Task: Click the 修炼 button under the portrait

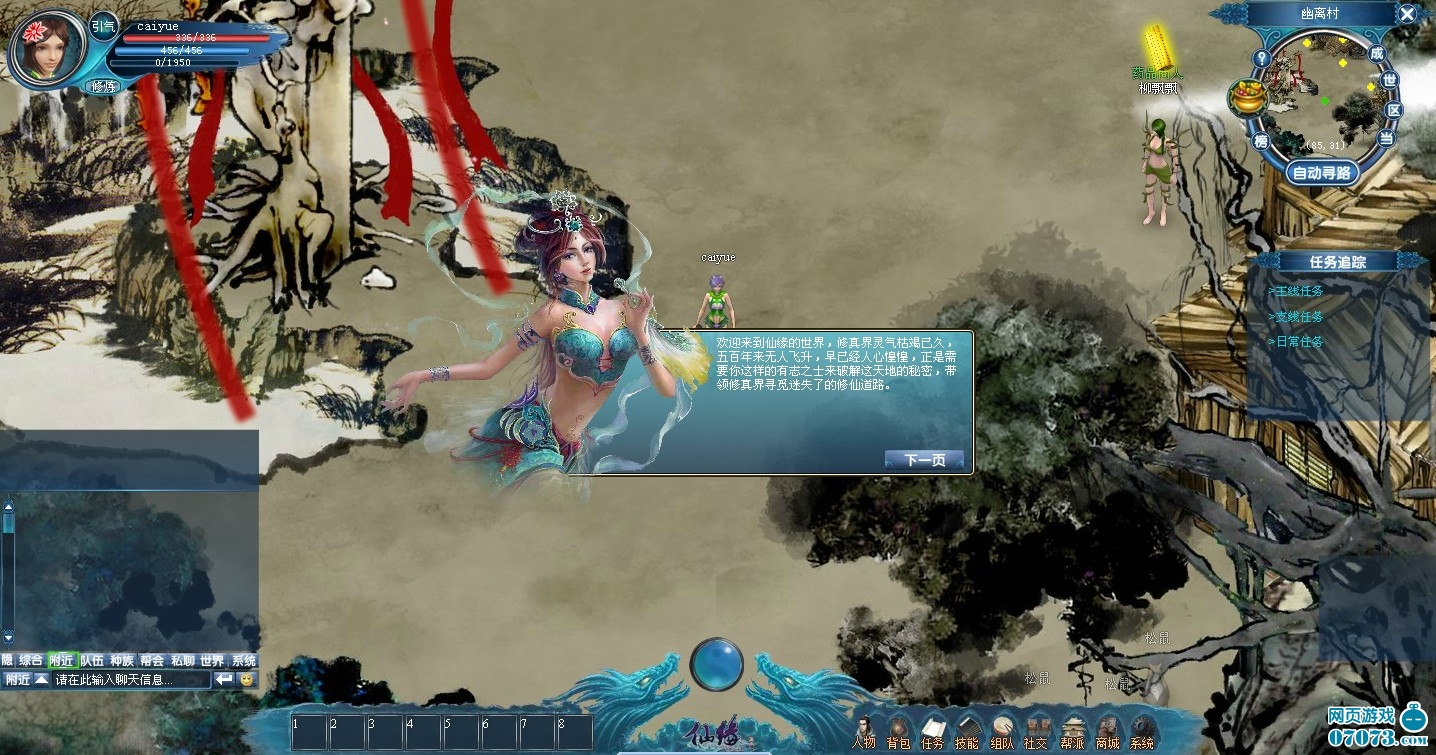Action: point(104,87)
